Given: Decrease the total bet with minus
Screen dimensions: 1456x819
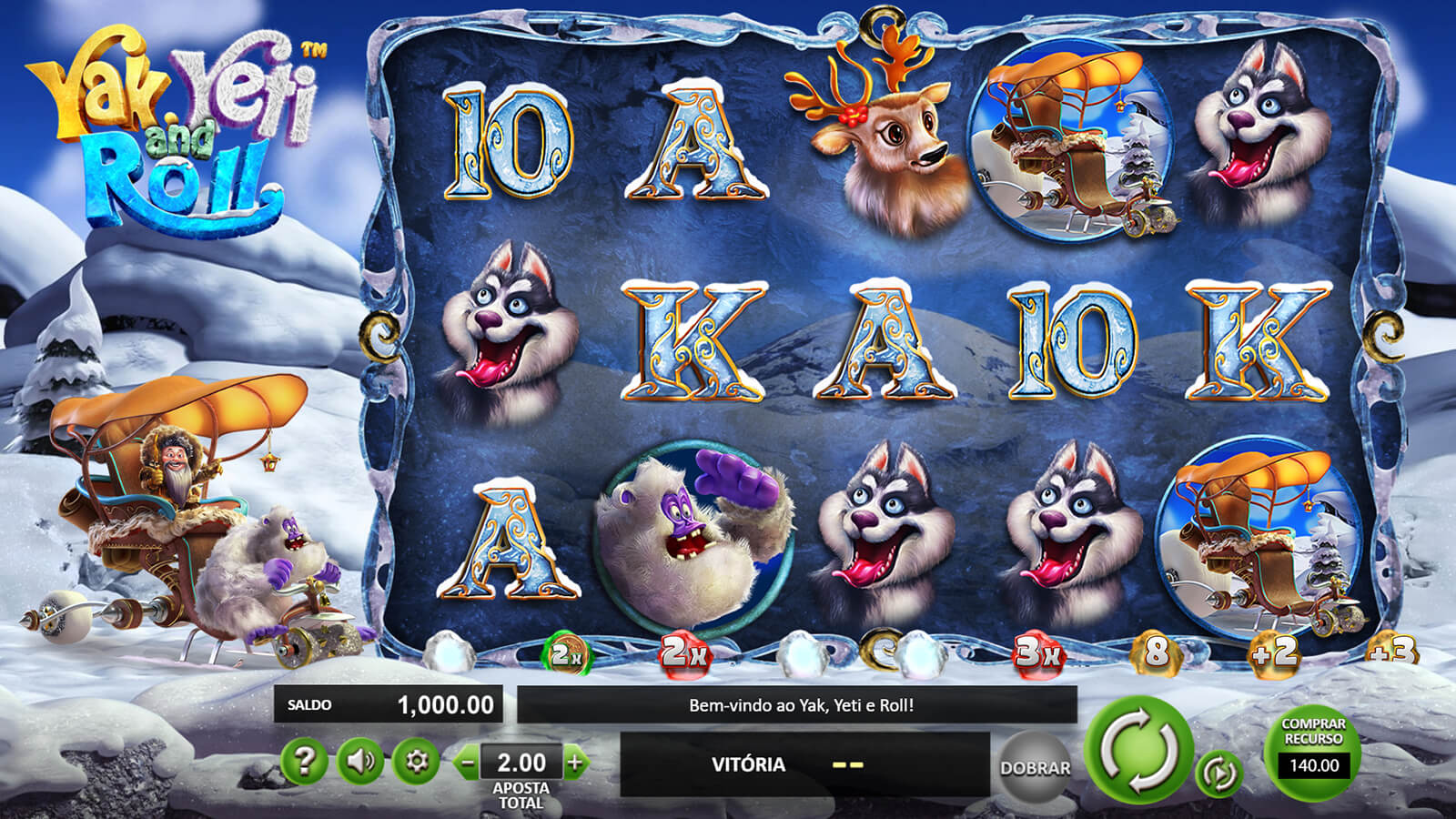Looking at the screenshot, I should tap(468, 763).
